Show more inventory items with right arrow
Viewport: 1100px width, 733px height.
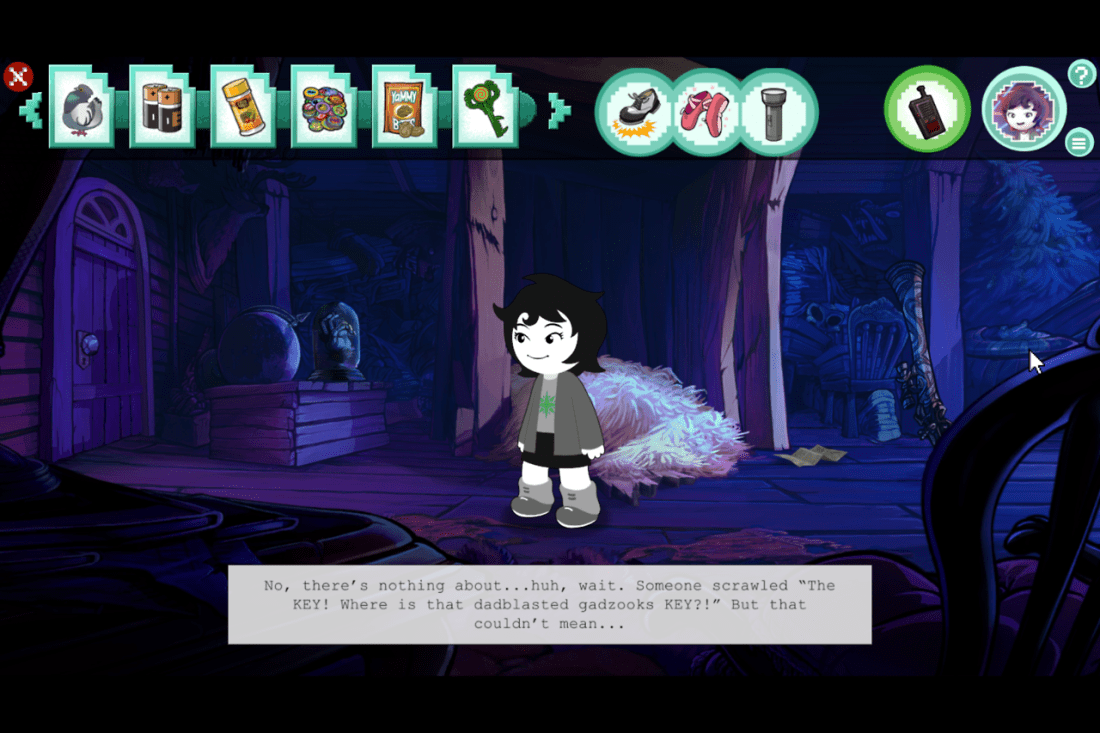point(559,110)
